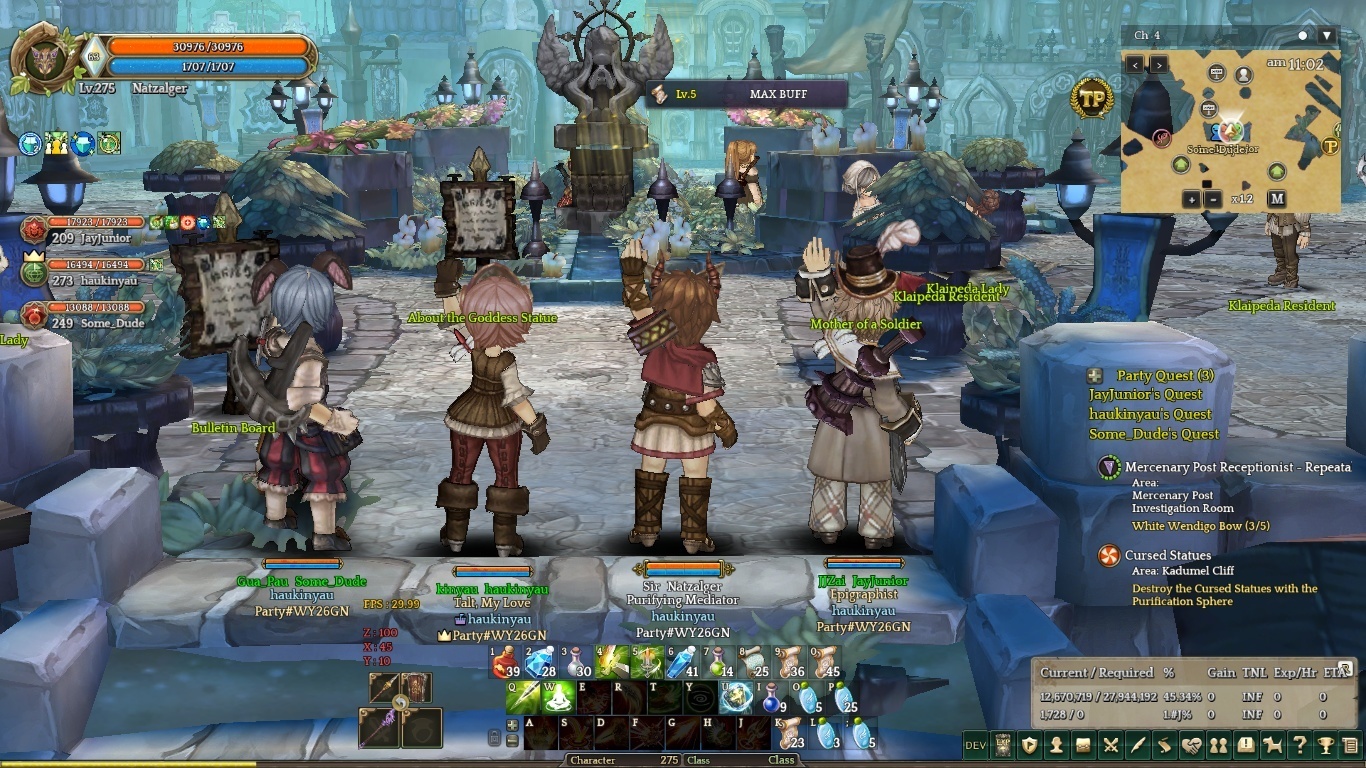Toggle the quickslot lock icon
This screenshot has width=1366, height=768.
494,737
